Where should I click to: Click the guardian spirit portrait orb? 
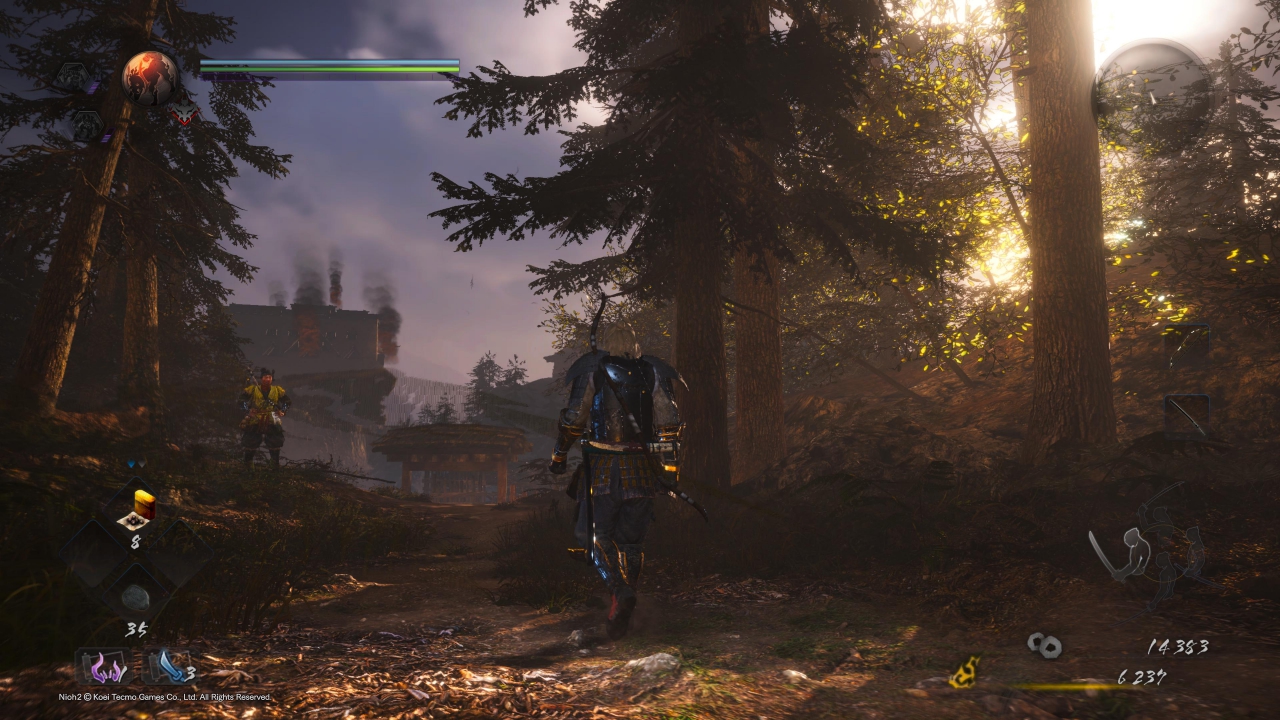click(150, 77)
